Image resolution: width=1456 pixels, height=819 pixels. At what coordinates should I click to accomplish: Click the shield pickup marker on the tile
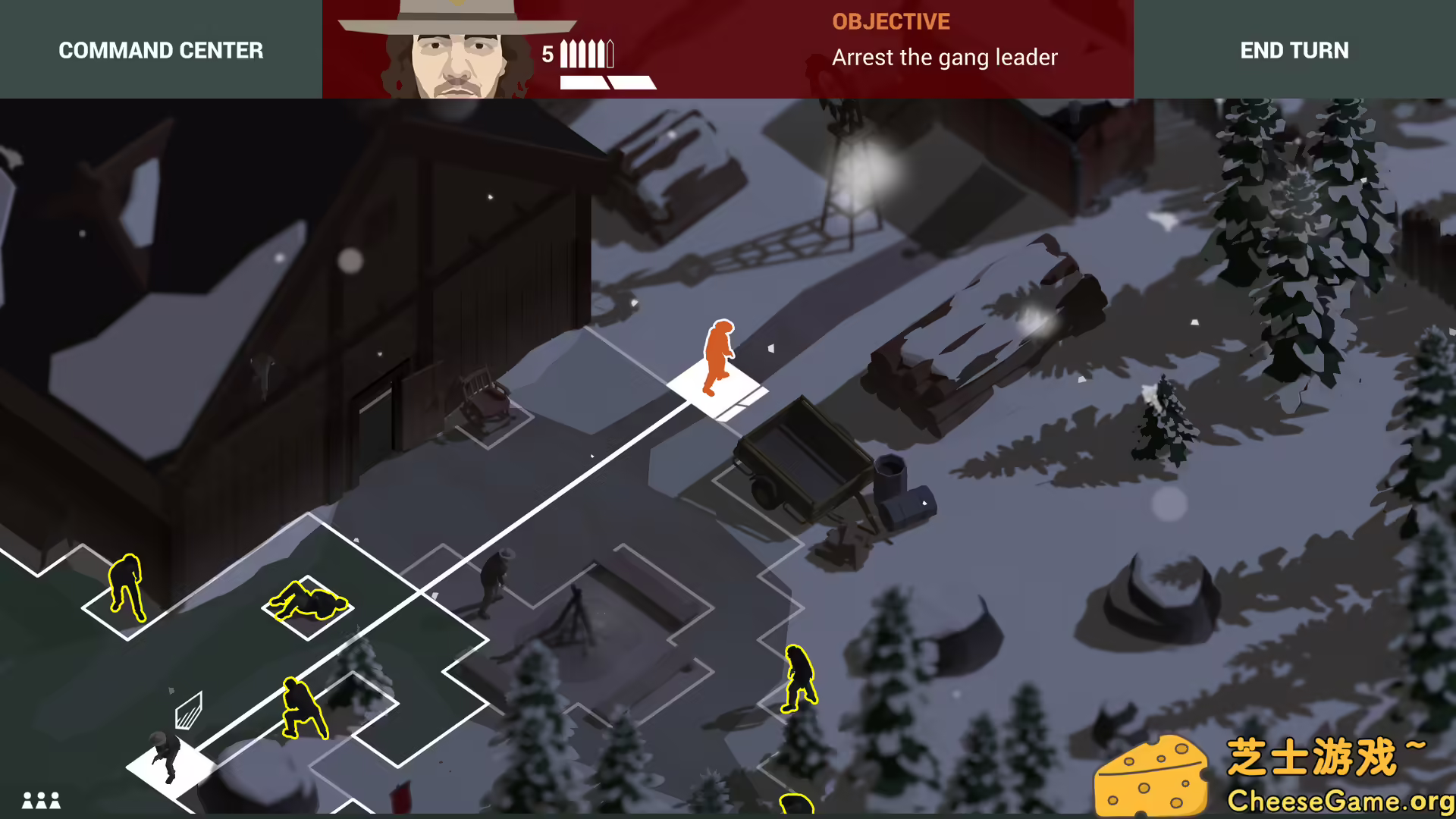pos(190,709)
